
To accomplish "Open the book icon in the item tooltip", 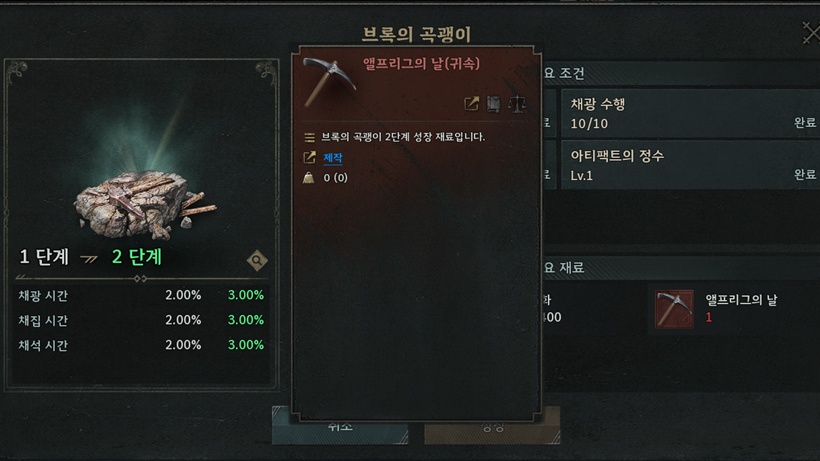I will pos(494,104).
